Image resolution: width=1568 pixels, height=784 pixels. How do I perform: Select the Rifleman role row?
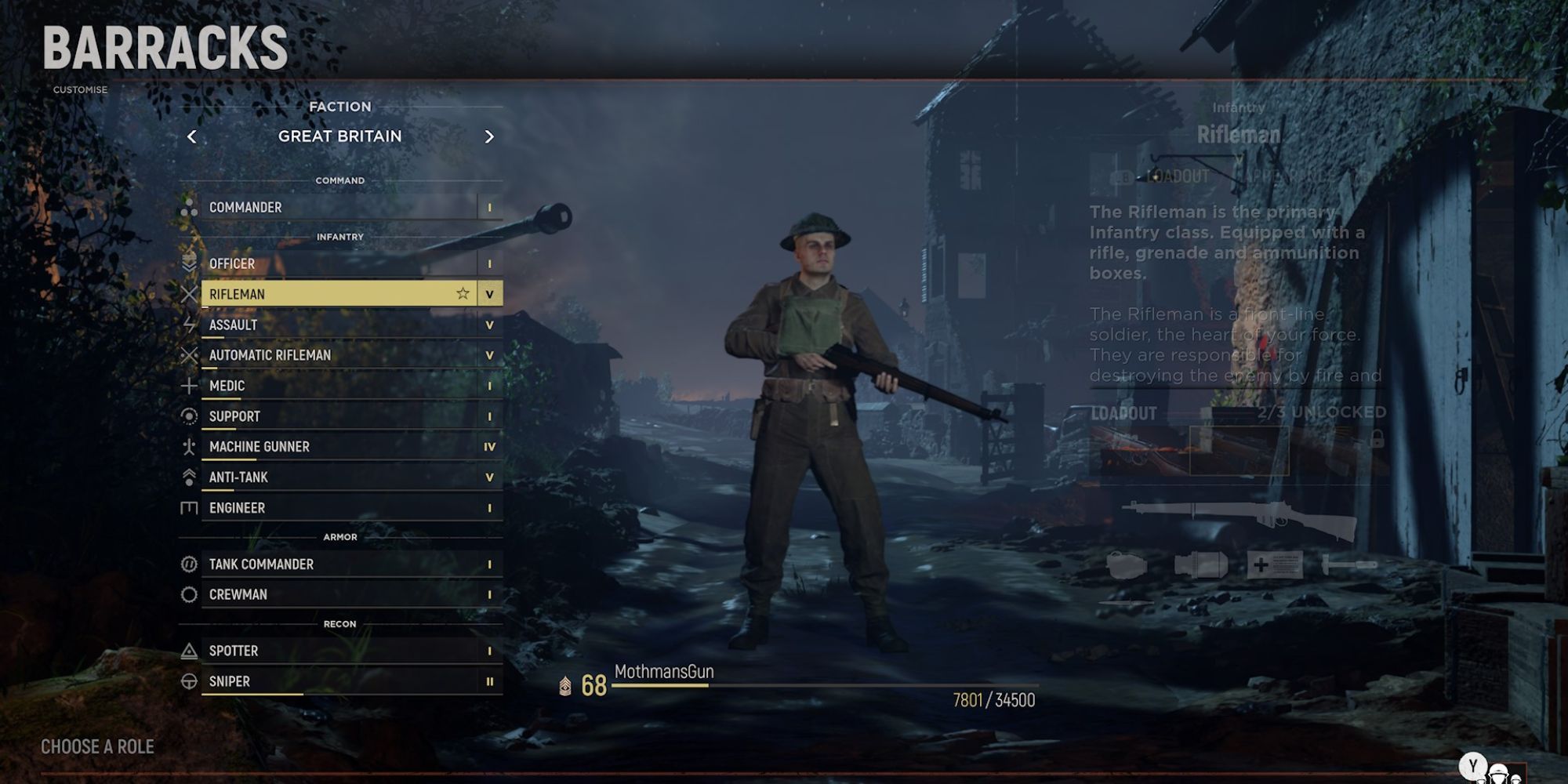(329, 294)
